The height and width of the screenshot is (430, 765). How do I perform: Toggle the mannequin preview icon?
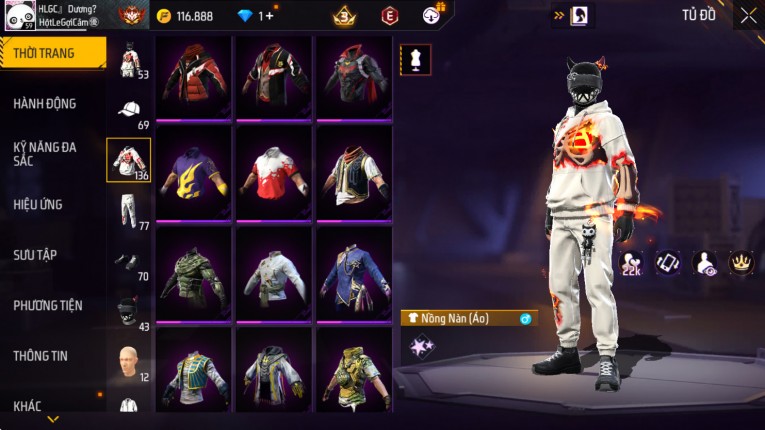point(416,59)
